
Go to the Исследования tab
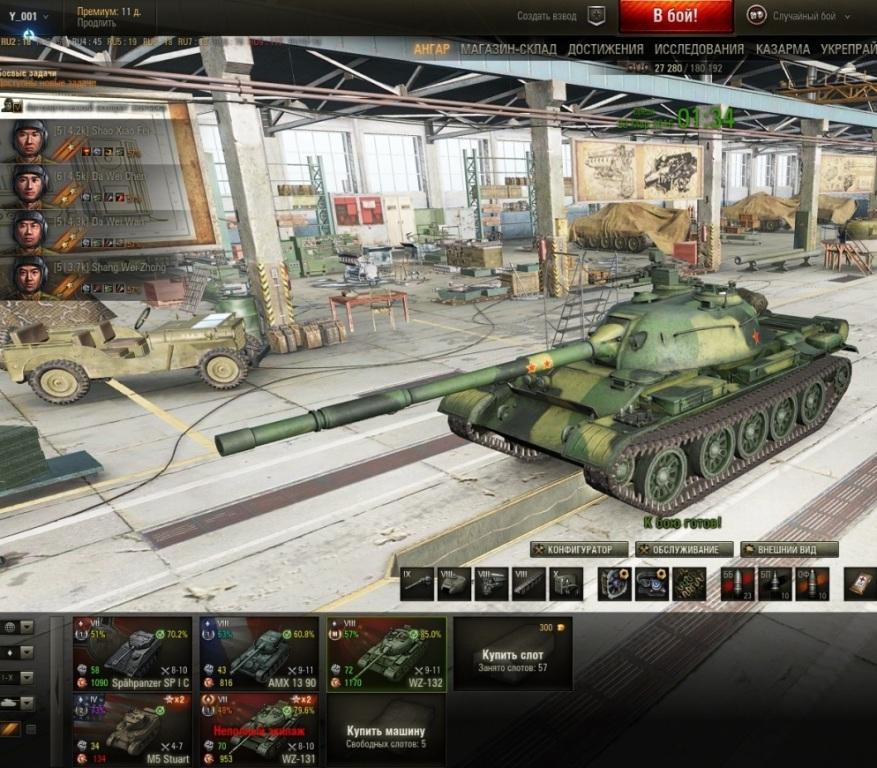tap(699, 49)
